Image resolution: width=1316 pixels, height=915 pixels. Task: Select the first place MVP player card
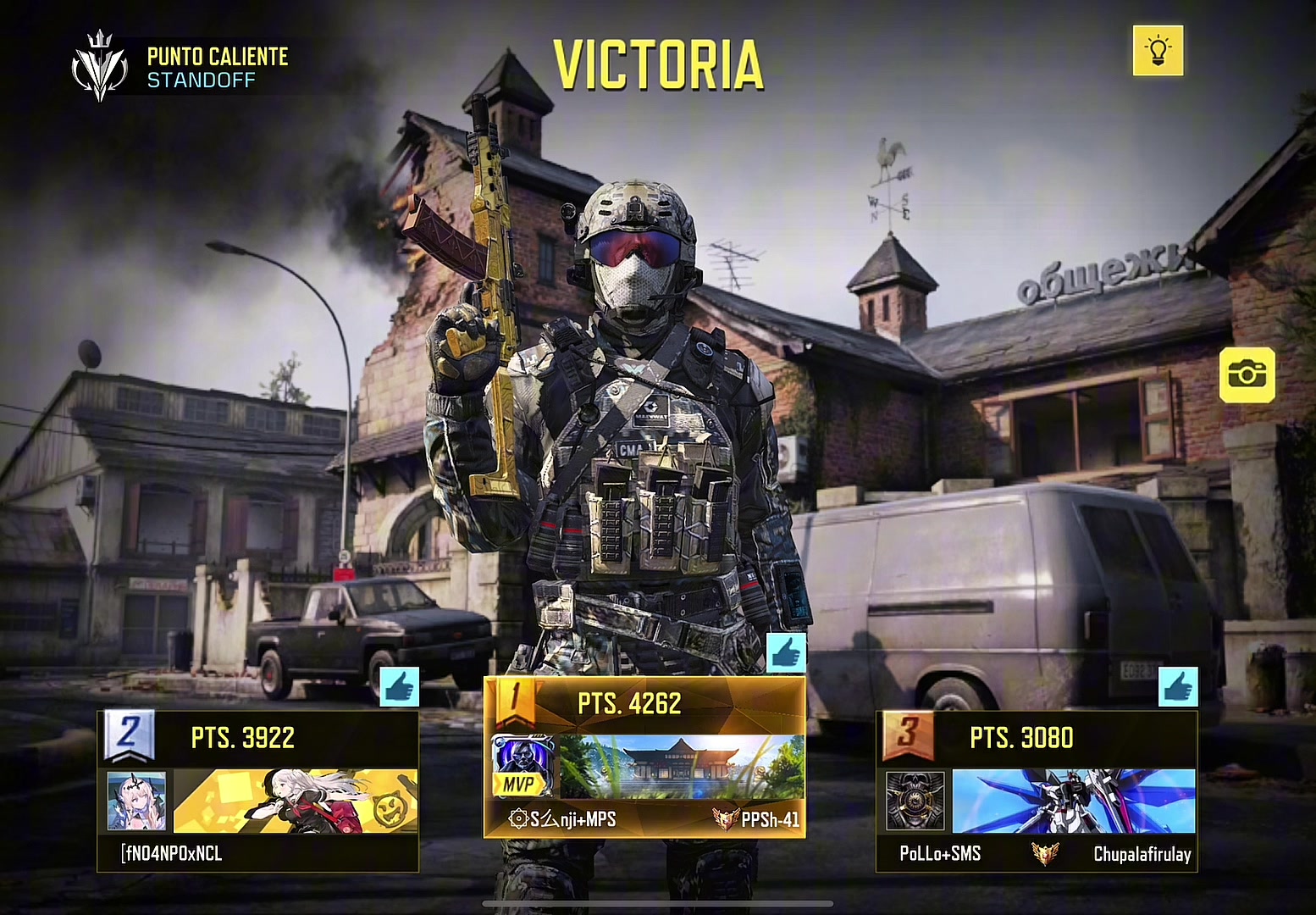coord(644,757)
